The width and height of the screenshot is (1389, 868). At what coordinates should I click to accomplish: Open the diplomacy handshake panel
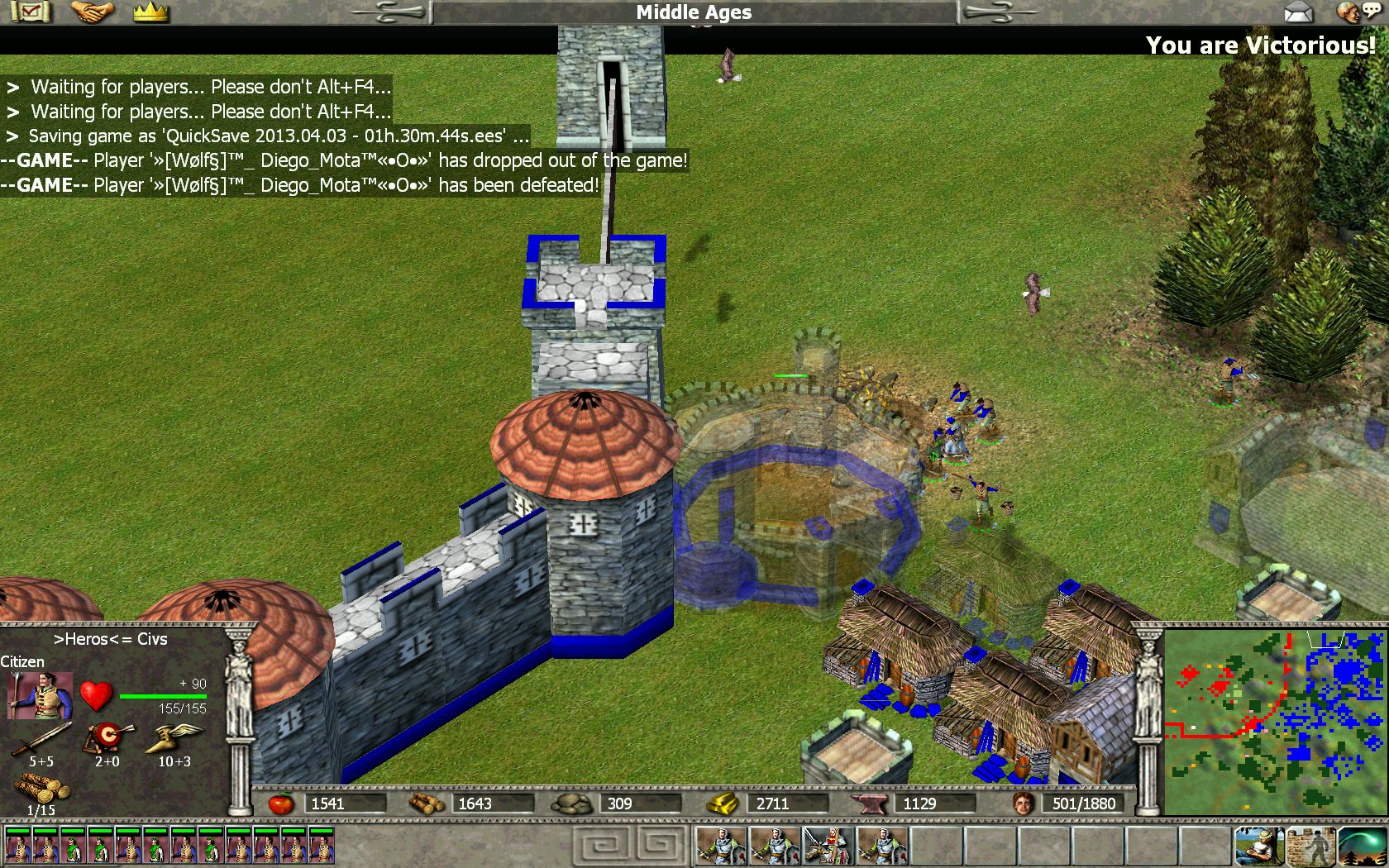coord(91,12)
